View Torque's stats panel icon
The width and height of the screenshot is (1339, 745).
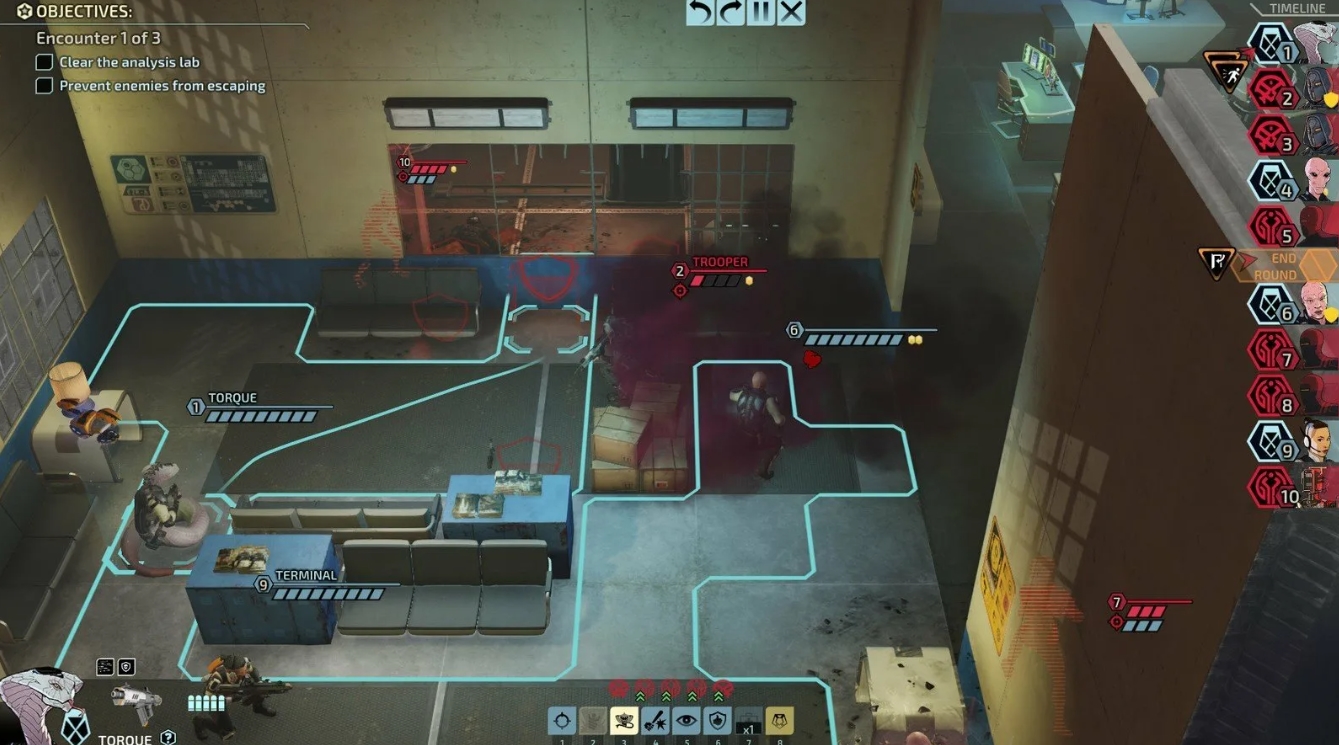coord(105,666)
